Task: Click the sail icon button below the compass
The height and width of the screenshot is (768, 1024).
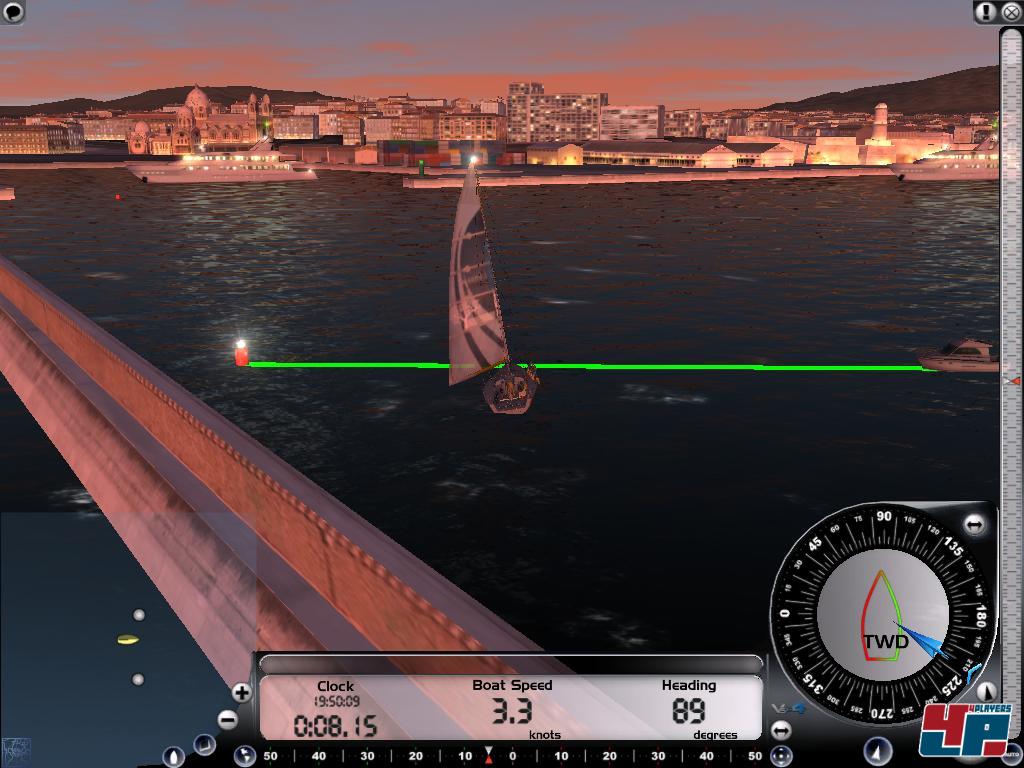Action: (x=877, y=750)
